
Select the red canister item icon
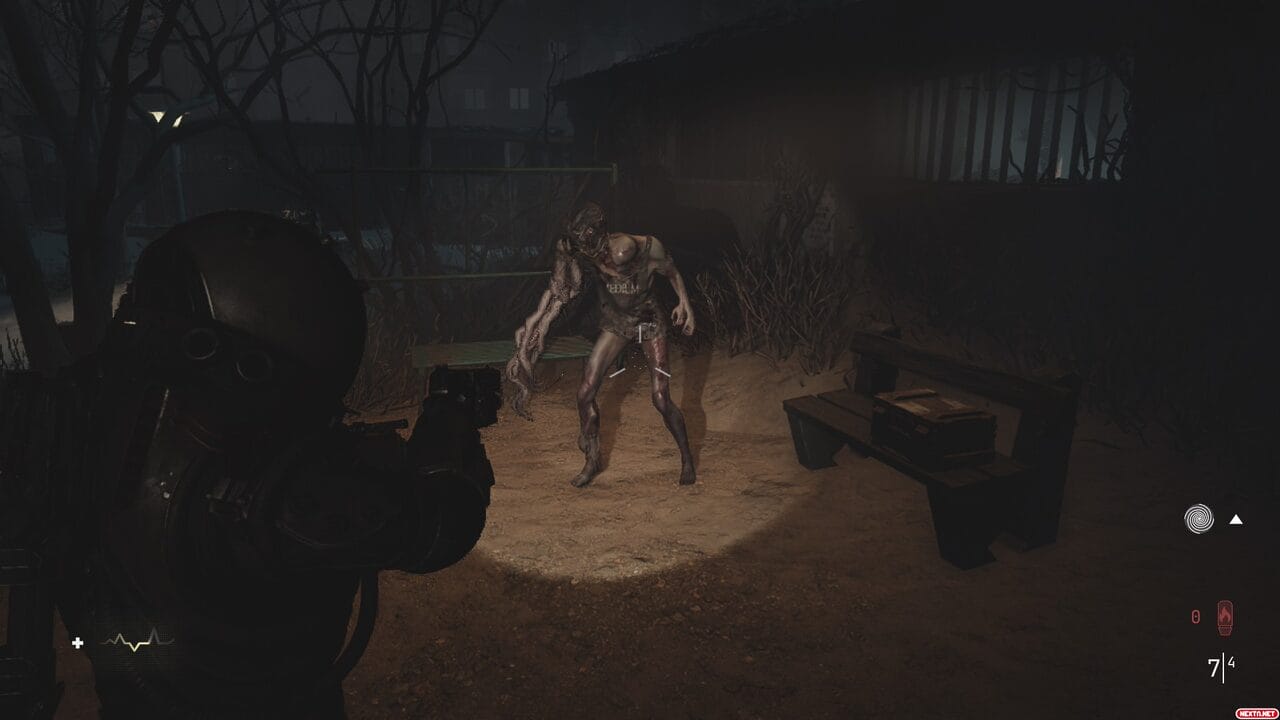[x=1223, y=617]
